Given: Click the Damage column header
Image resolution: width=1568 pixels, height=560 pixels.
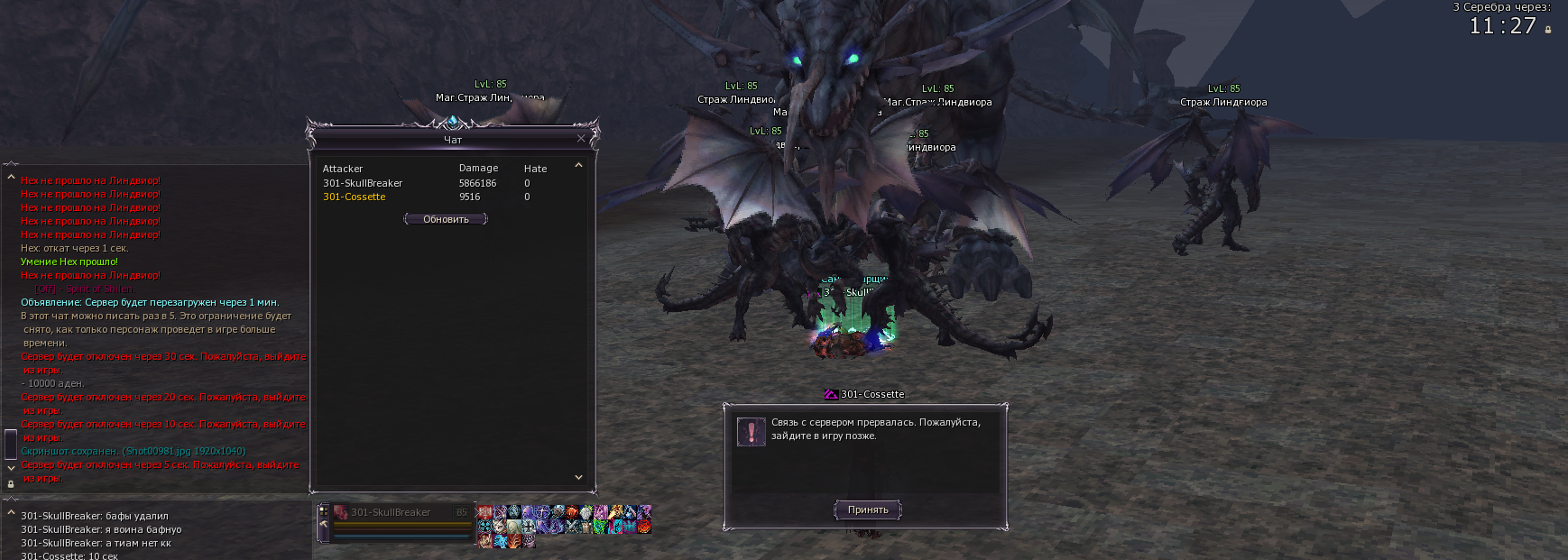Looking at the screenshot, I should coord(478,169).
